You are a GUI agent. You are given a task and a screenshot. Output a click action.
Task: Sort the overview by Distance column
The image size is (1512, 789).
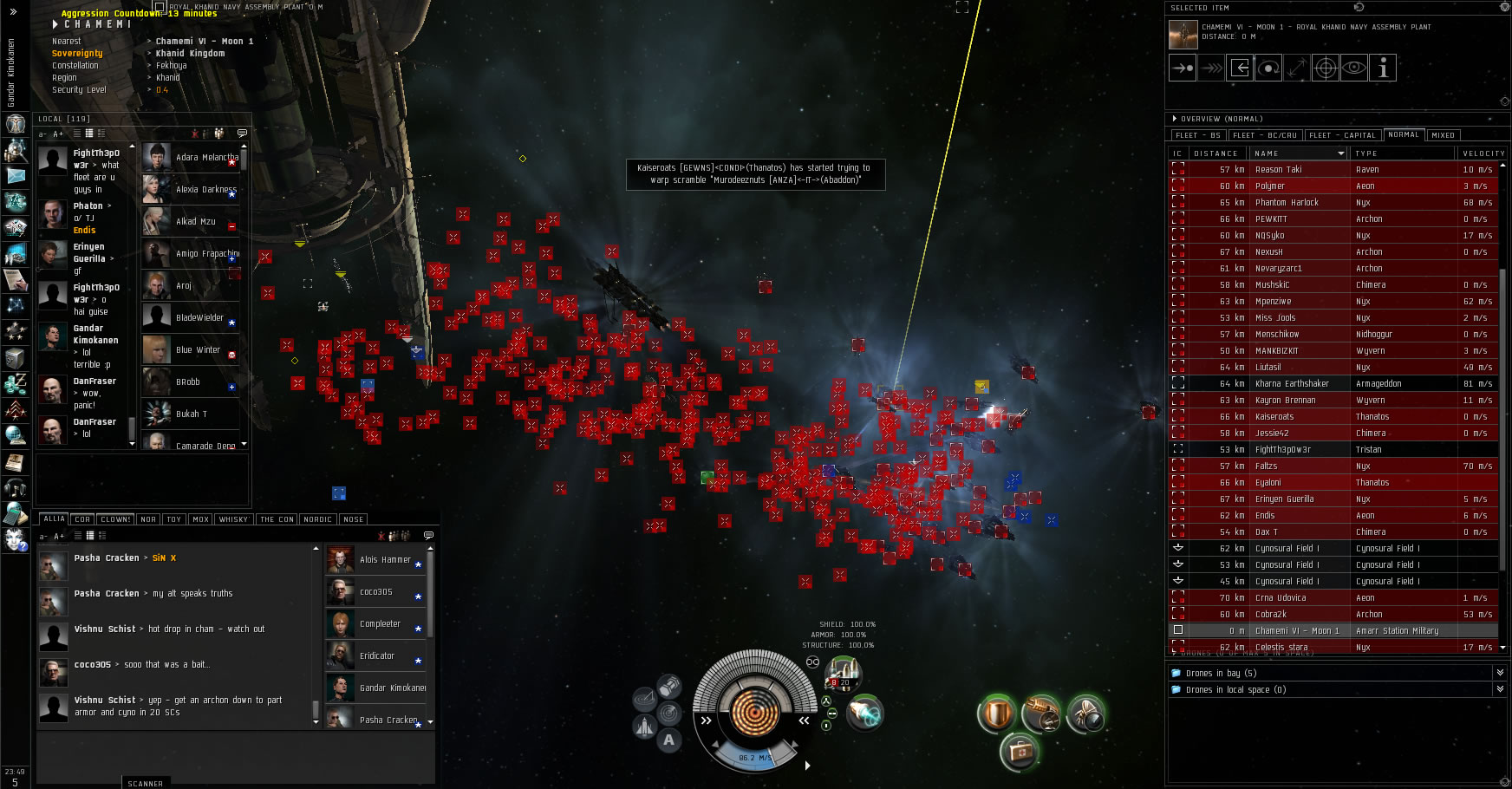click(x=1216, y=153)
